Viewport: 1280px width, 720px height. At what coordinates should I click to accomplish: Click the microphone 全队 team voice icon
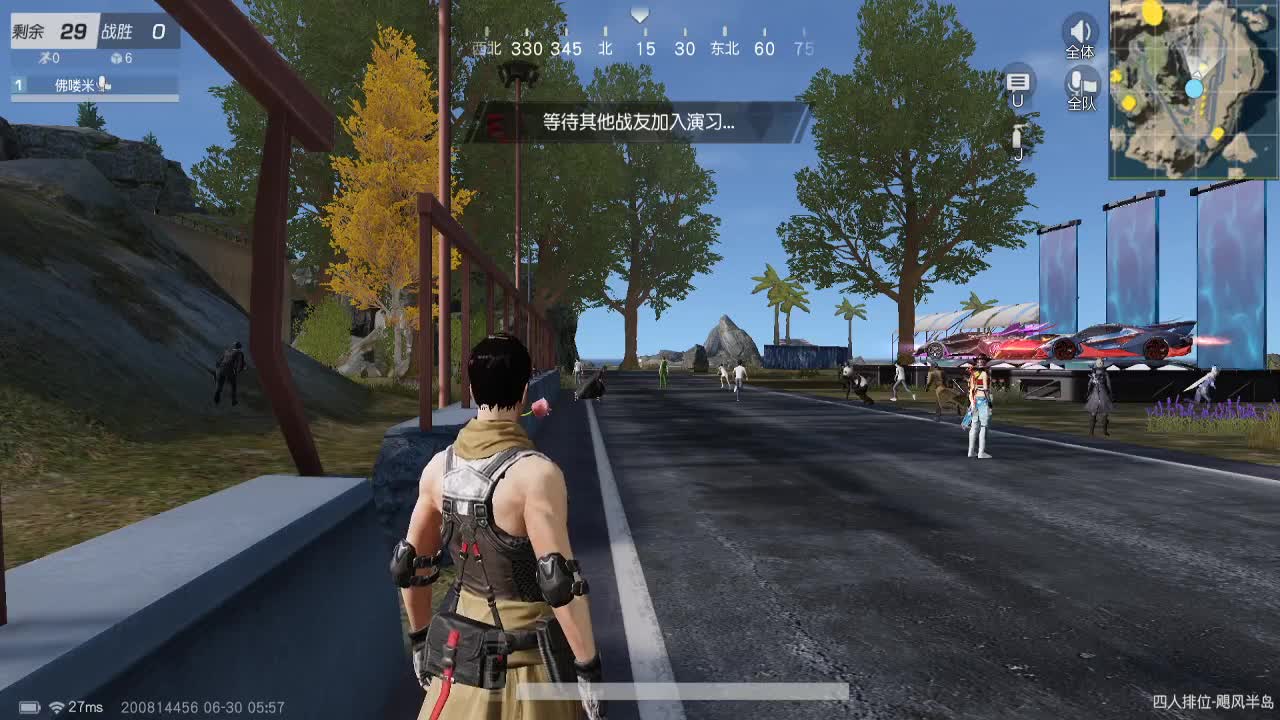click(1079, 80)
